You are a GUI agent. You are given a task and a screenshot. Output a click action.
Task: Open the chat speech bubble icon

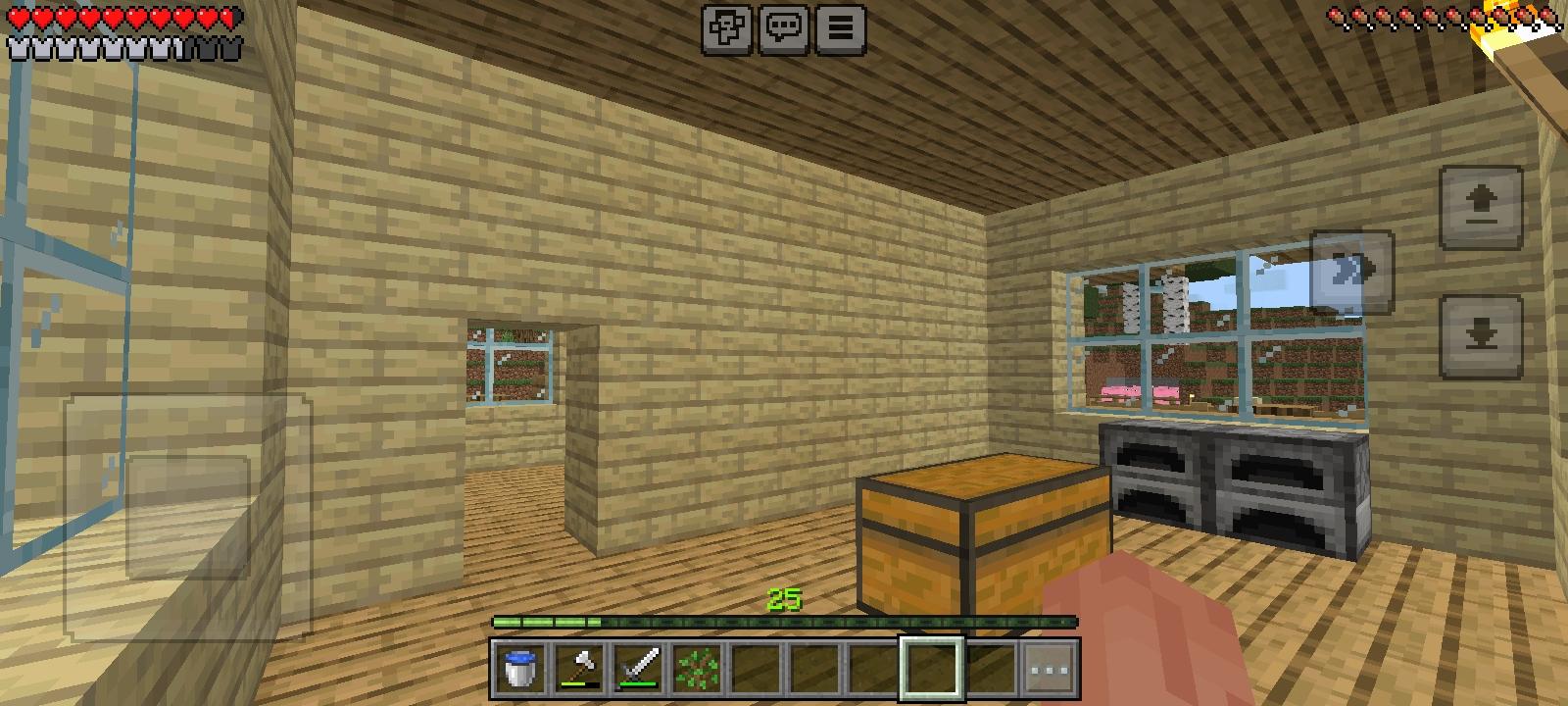click(x=783, y=28)
